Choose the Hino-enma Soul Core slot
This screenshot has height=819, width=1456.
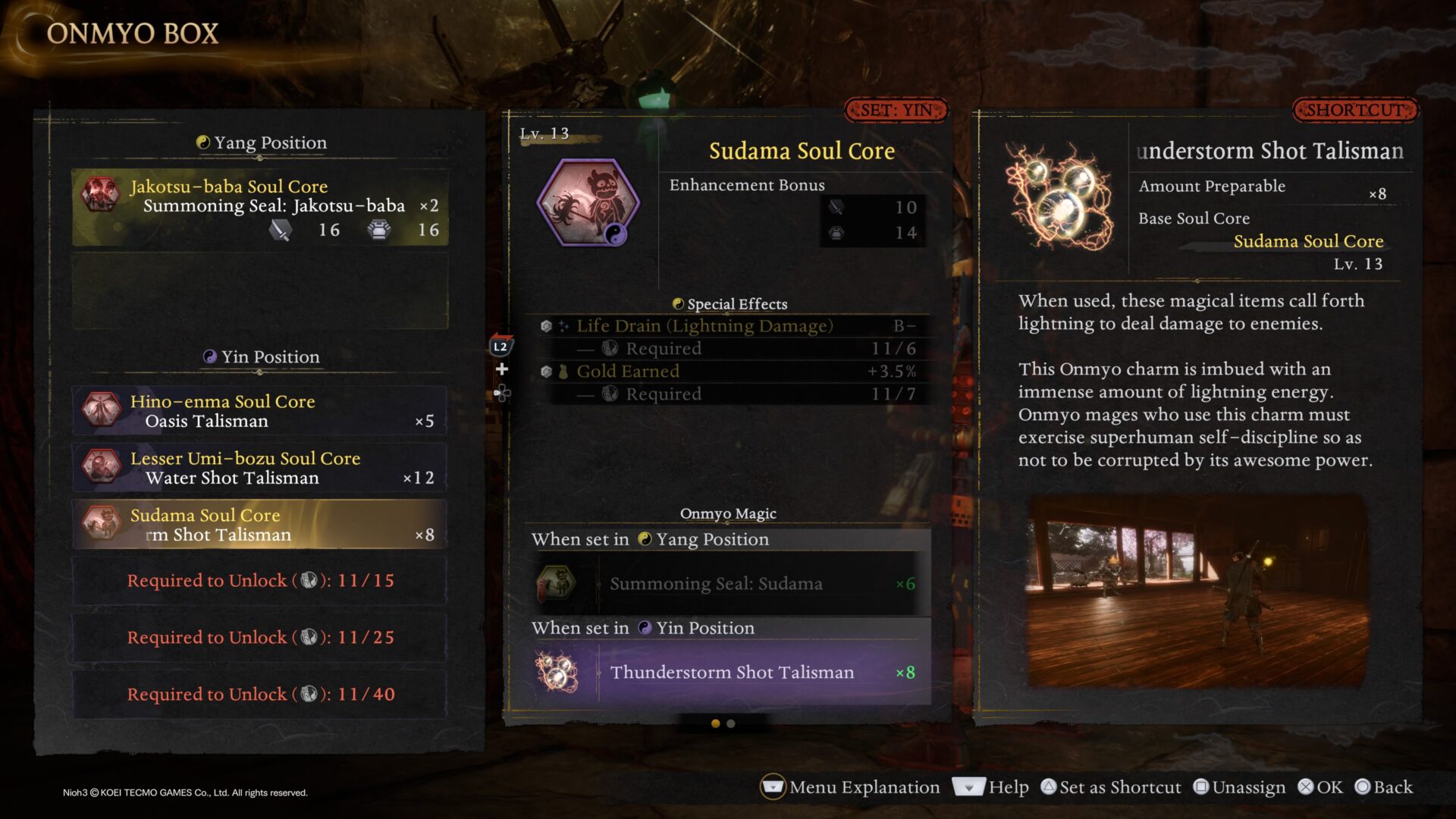259,410
